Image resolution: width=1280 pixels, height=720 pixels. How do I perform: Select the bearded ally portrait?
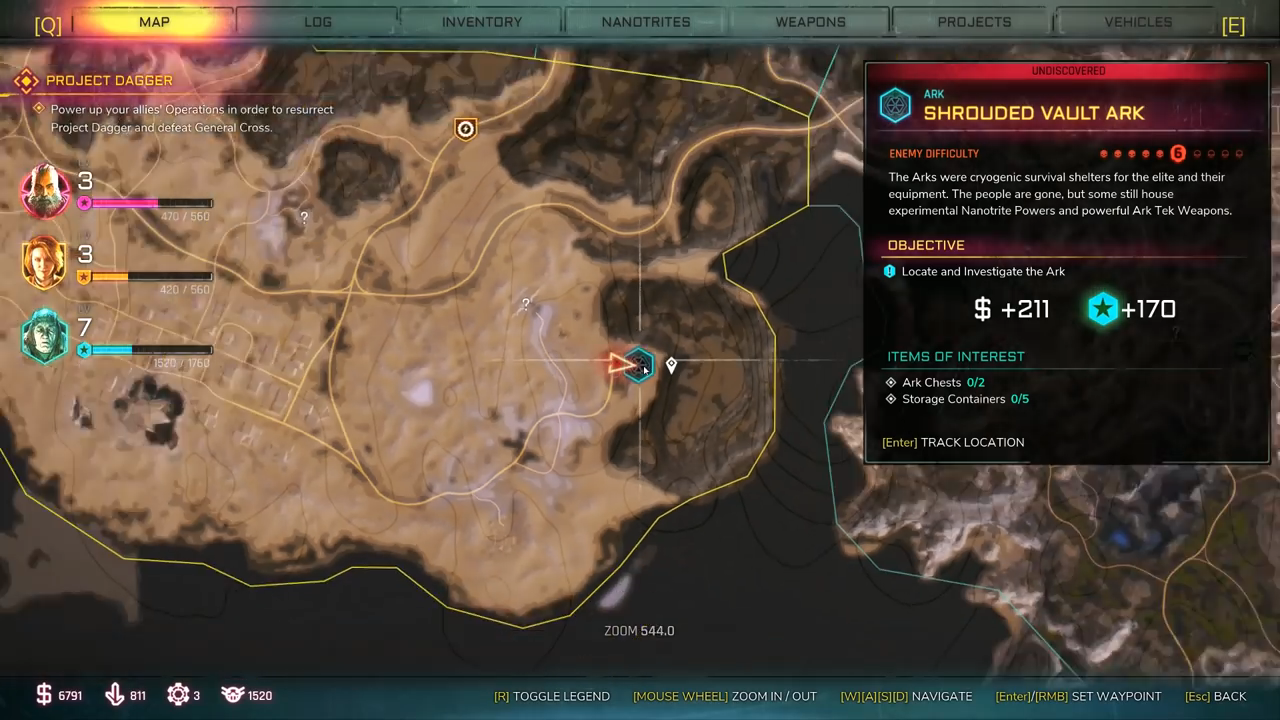point(45,190)
